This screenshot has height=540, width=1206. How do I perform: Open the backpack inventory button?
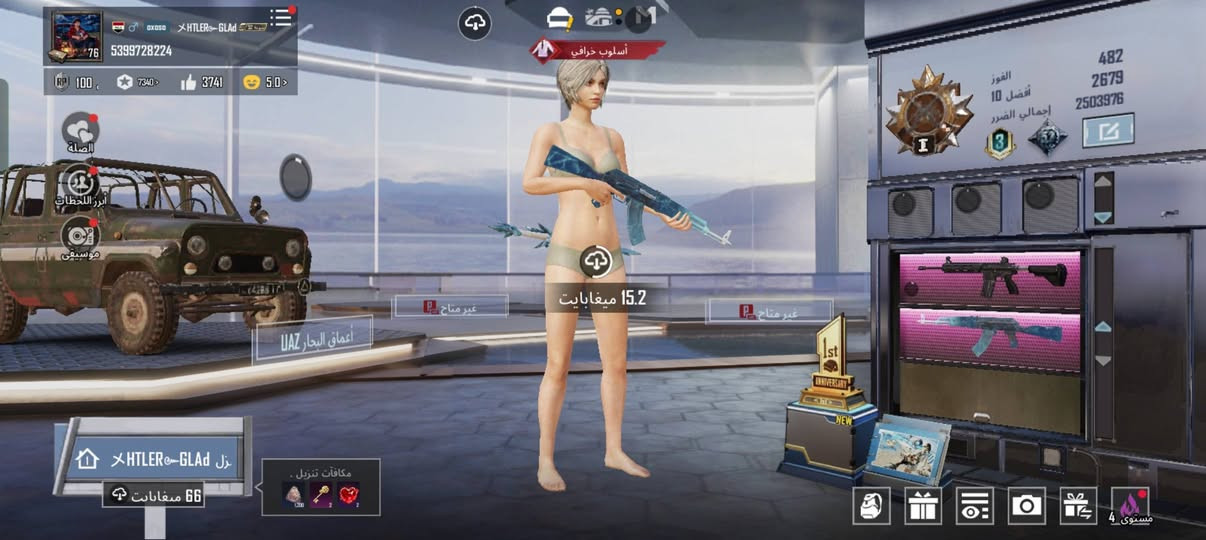click(x=871, y=505)
